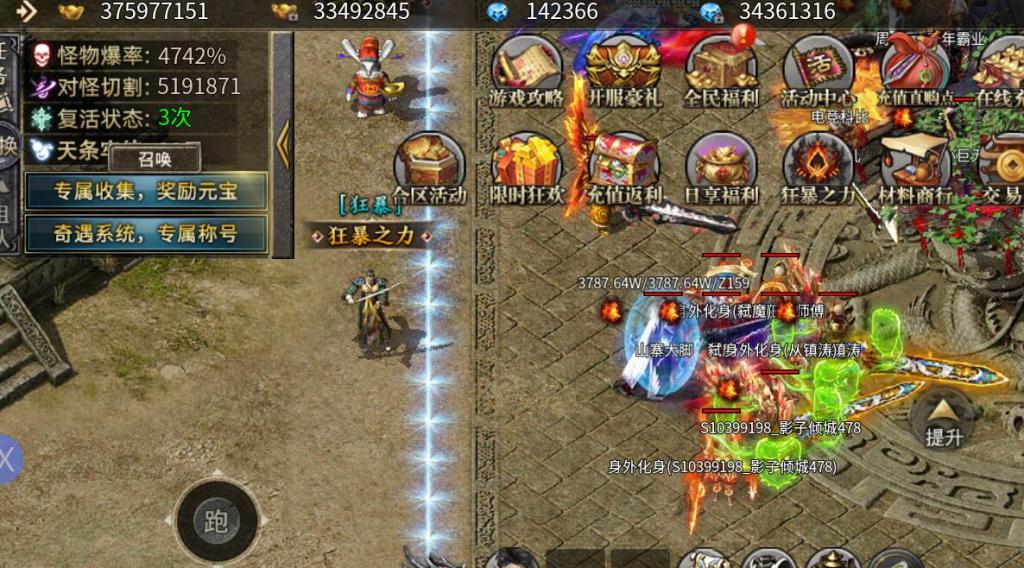Open the 游戏攻略 game guide icon
Screen dimensions: 1024x568
point(526,70)
